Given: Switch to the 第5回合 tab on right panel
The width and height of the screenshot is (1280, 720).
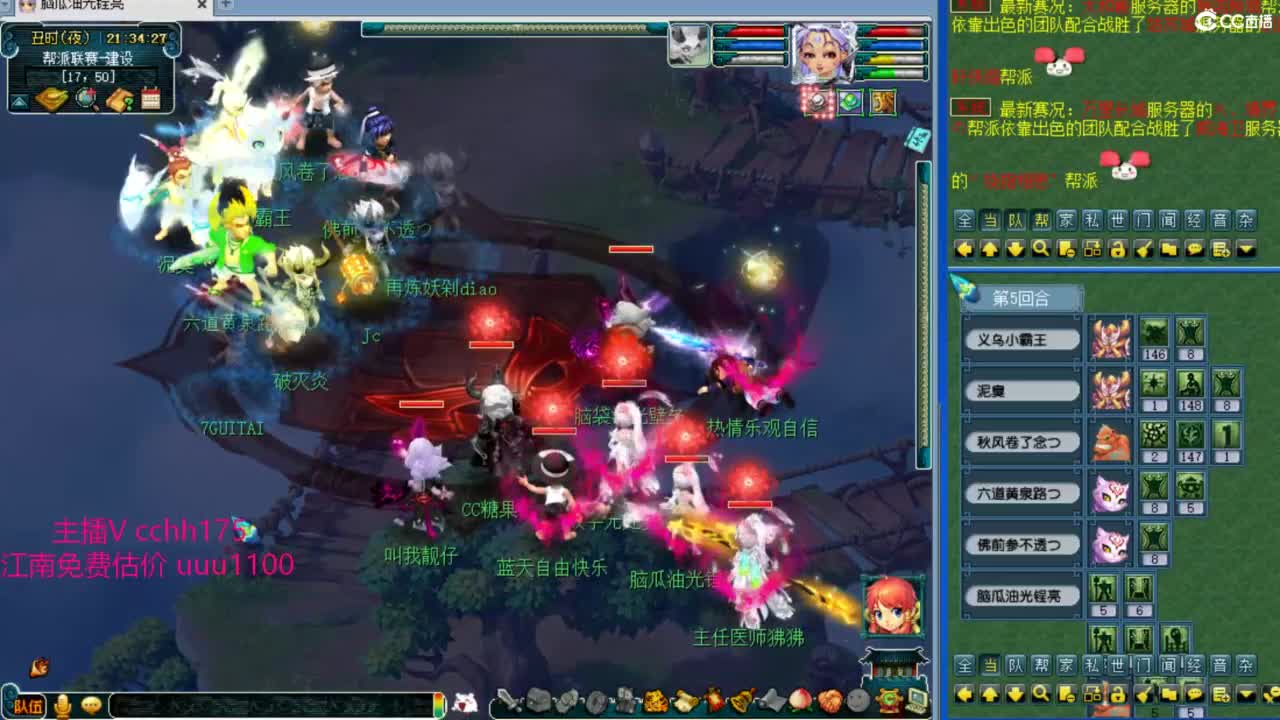Looking at the screenshot, I should [x=1020, y=296].
